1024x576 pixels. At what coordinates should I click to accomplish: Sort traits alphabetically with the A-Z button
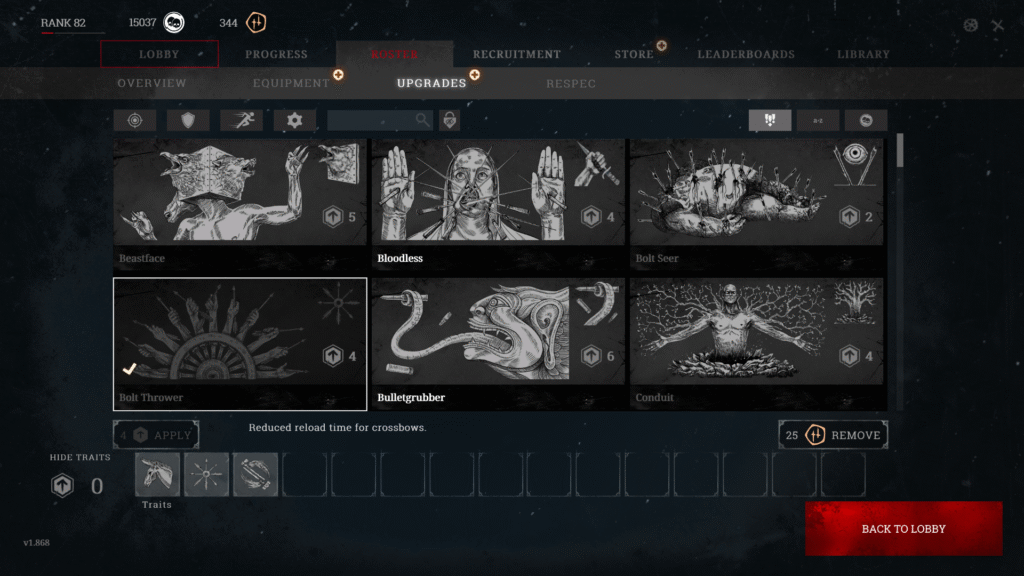818,120
